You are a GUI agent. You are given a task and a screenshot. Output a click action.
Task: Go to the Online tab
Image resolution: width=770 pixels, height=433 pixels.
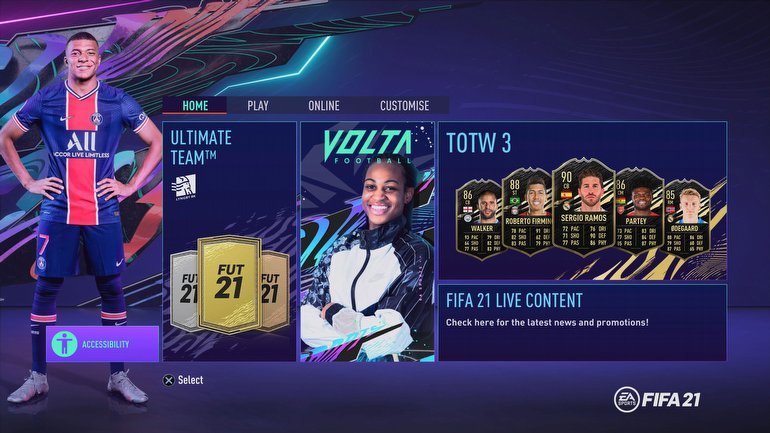(x=323, y=105)
